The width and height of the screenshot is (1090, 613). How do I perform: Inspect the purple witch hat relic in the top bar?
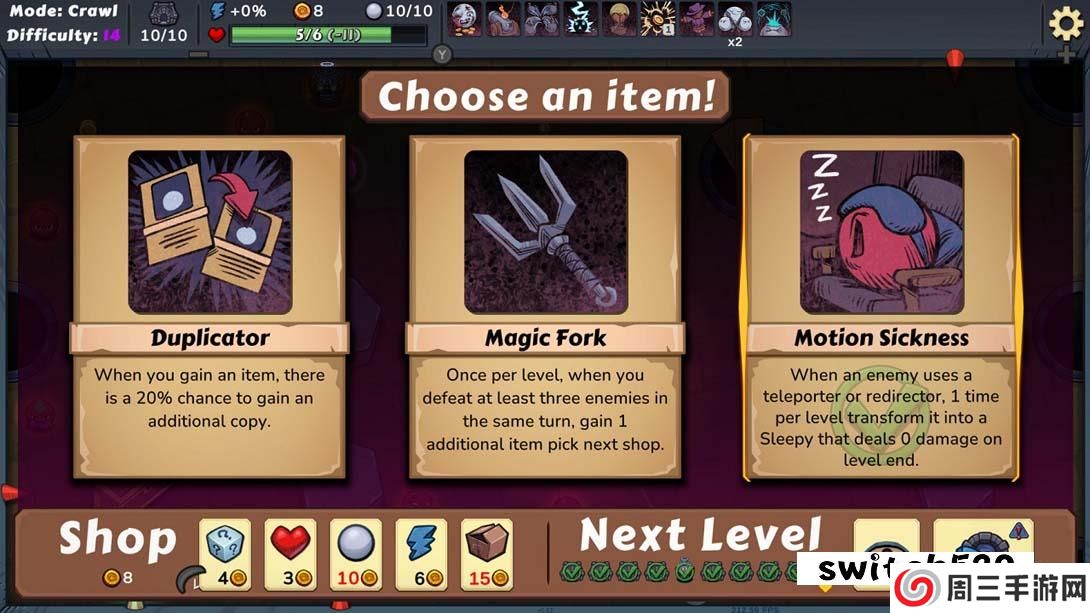click(696, 18)
